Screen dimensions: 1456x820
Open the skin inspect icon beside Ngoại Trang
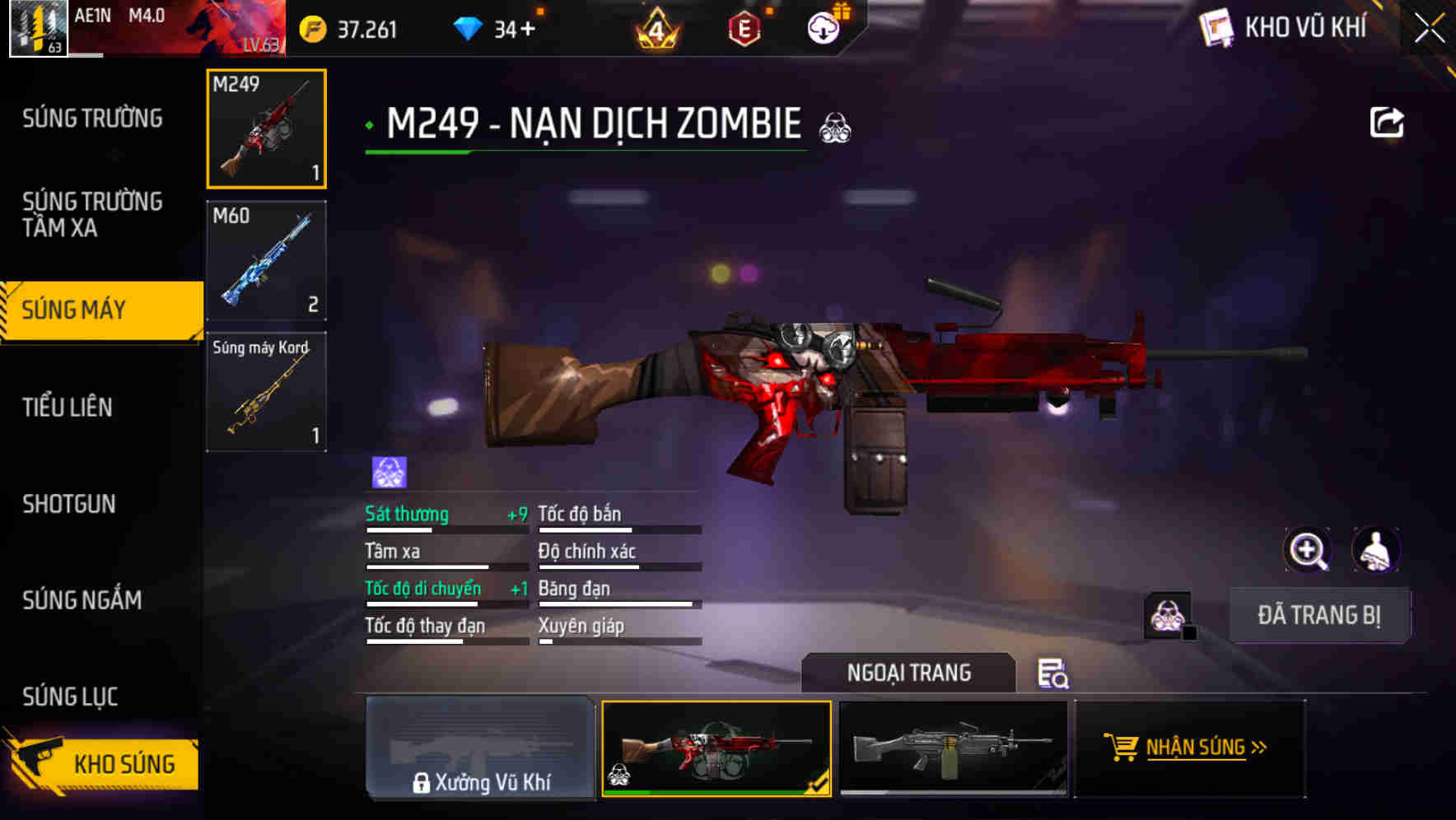coord(1054,674)
